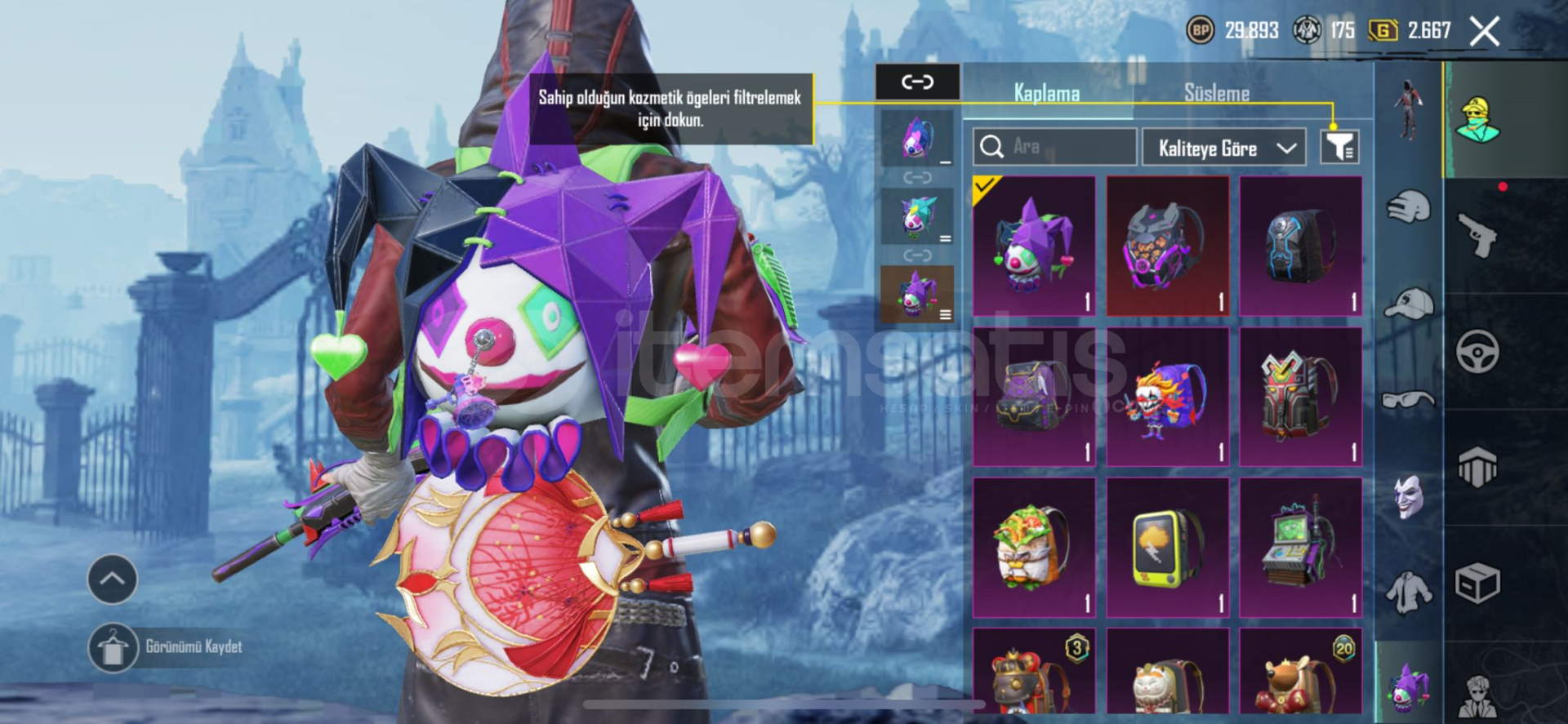
Task: Toggle the owned items filter funnel
Action: point(1339,147)
